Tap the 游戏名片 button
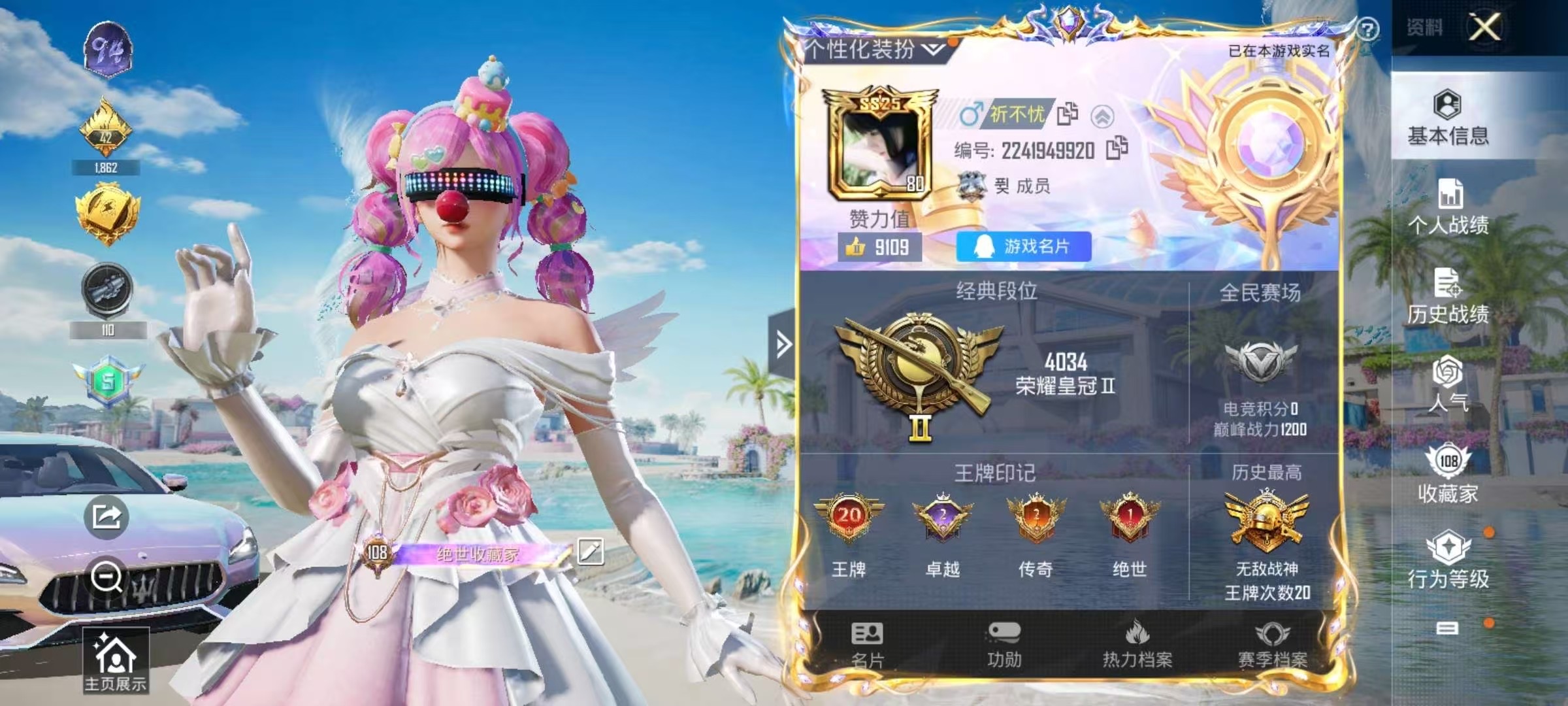The image size is (1568, 706). click(x=1023, y=246)
